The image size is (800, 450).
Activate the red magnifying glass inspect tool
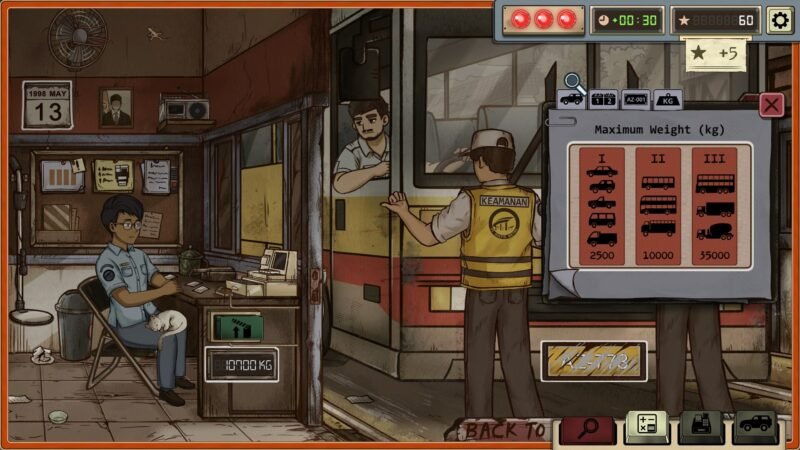click(587, 429)
